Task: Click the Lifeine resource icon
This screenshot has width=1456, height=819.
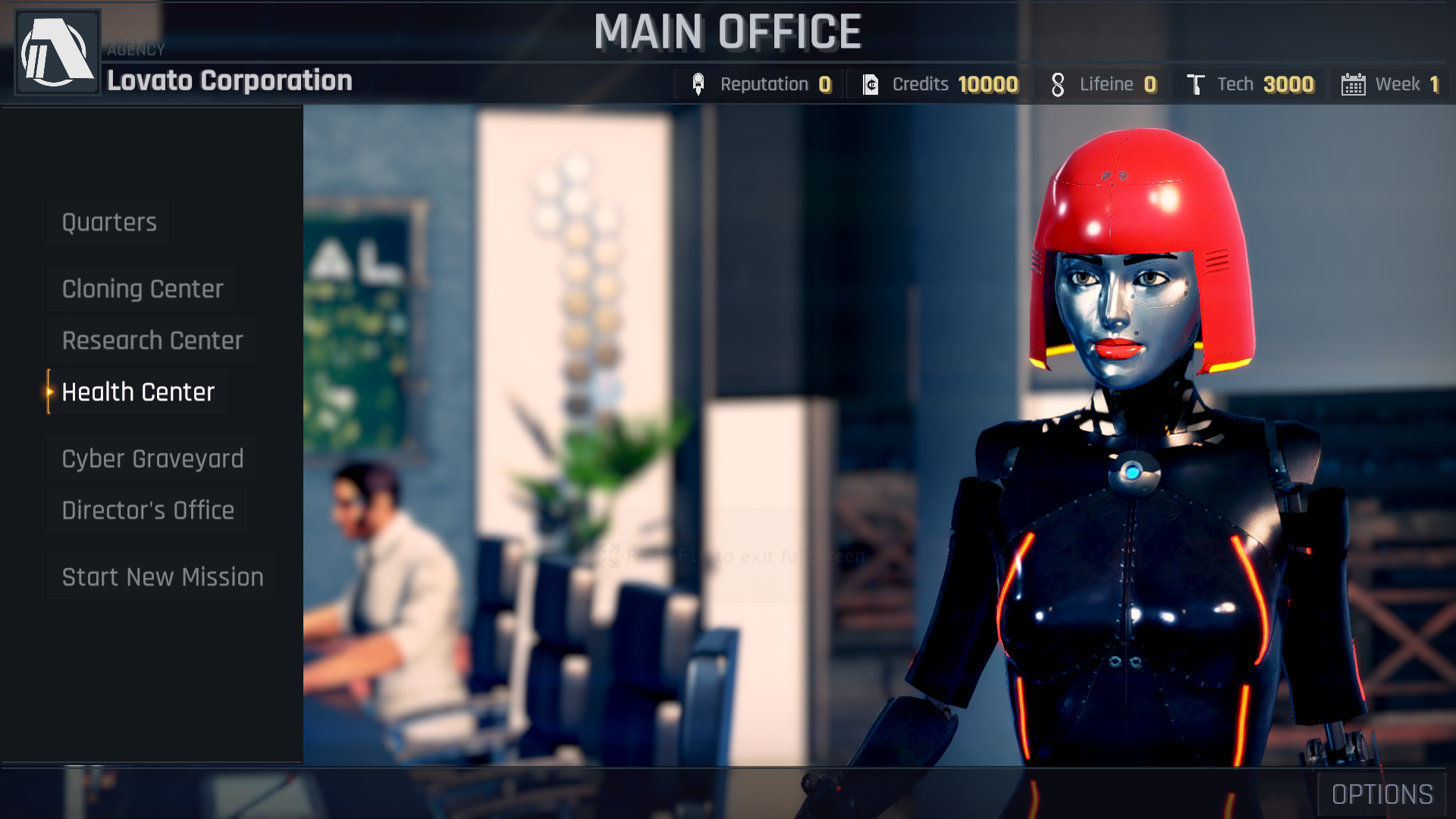Action: click(x=1057, y=83)
